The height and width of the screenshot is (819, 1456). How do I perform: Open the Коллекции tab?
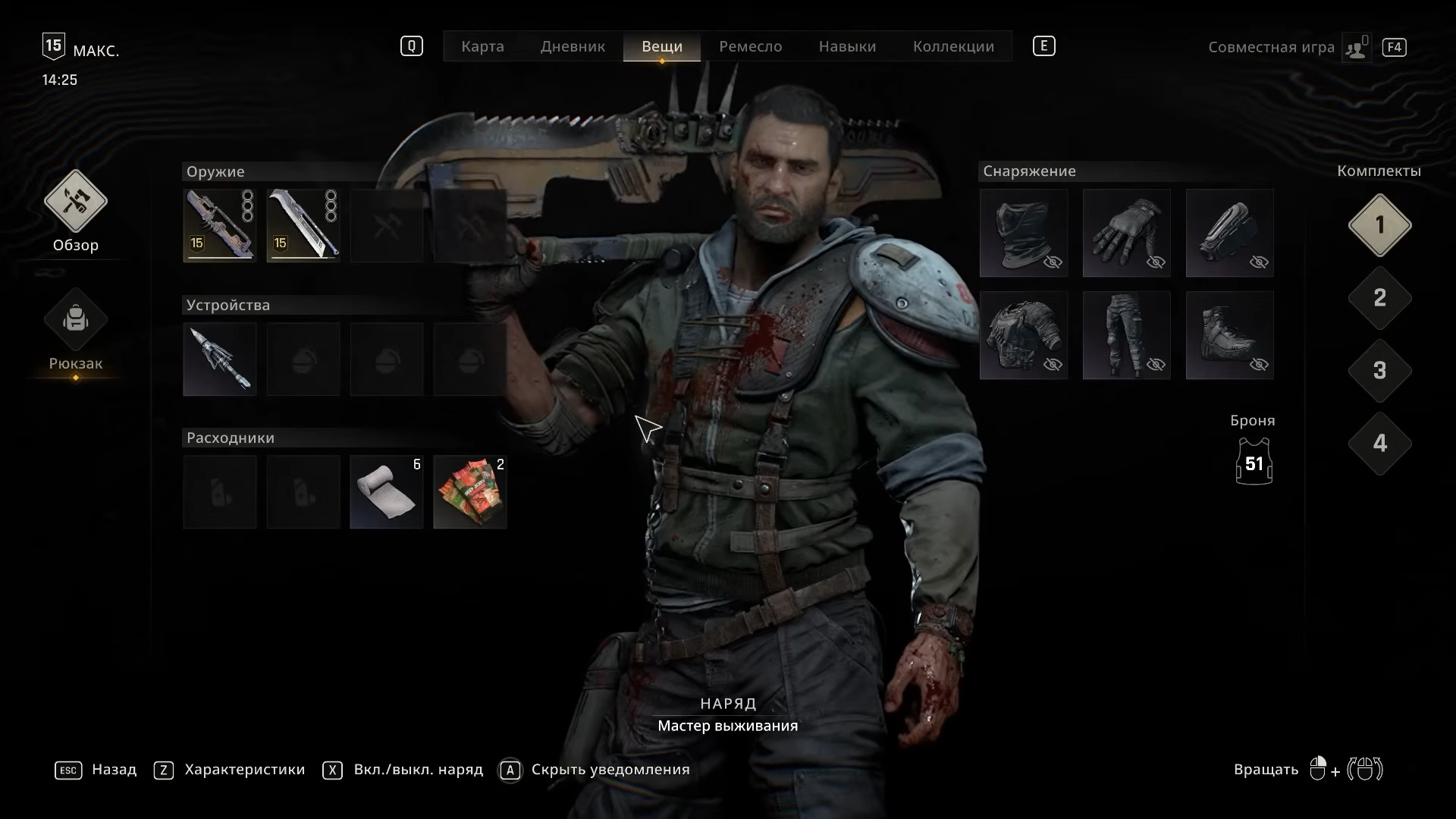(x=953, y=46)
